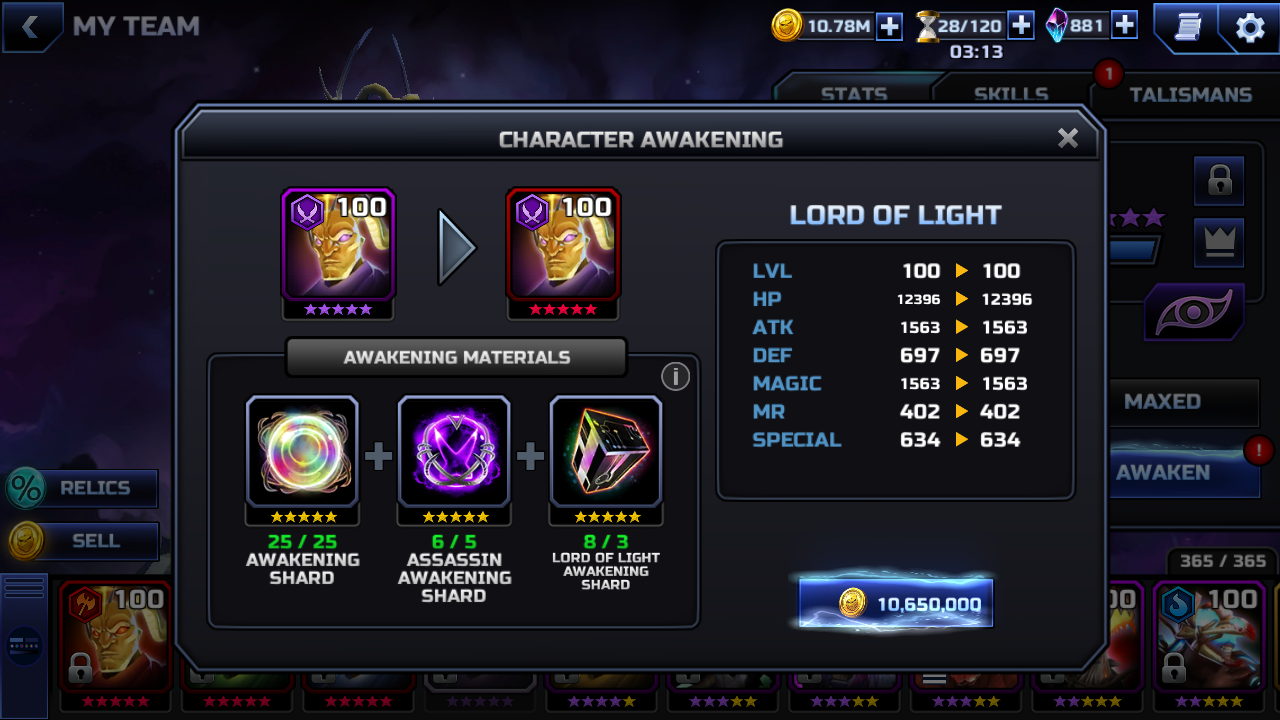Add more hourglass energy
Screen dimensions: 1280x720
[1020, 25]
